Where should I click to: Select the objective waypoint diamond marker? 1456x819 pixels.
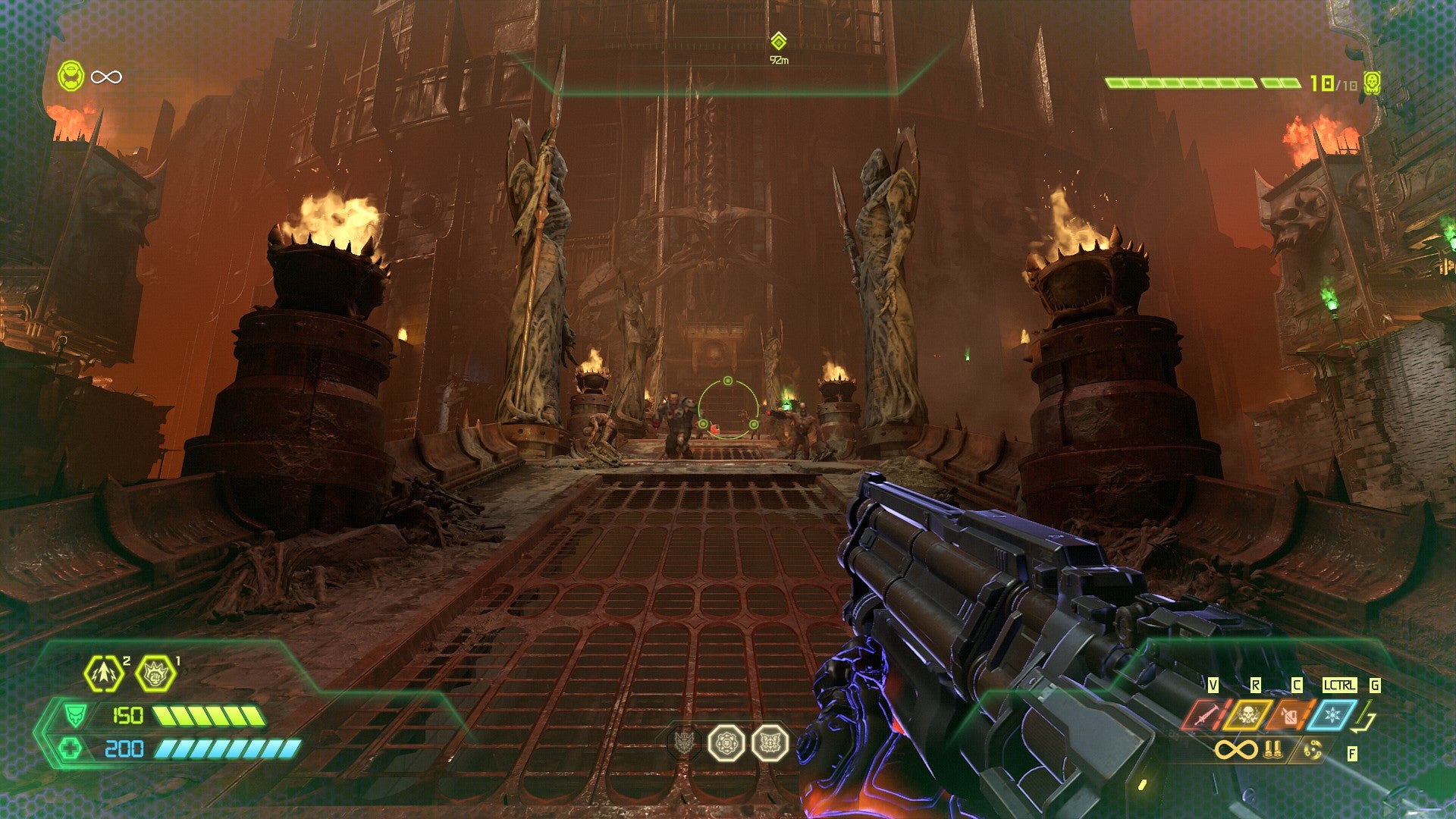click(x=778, y=41)
